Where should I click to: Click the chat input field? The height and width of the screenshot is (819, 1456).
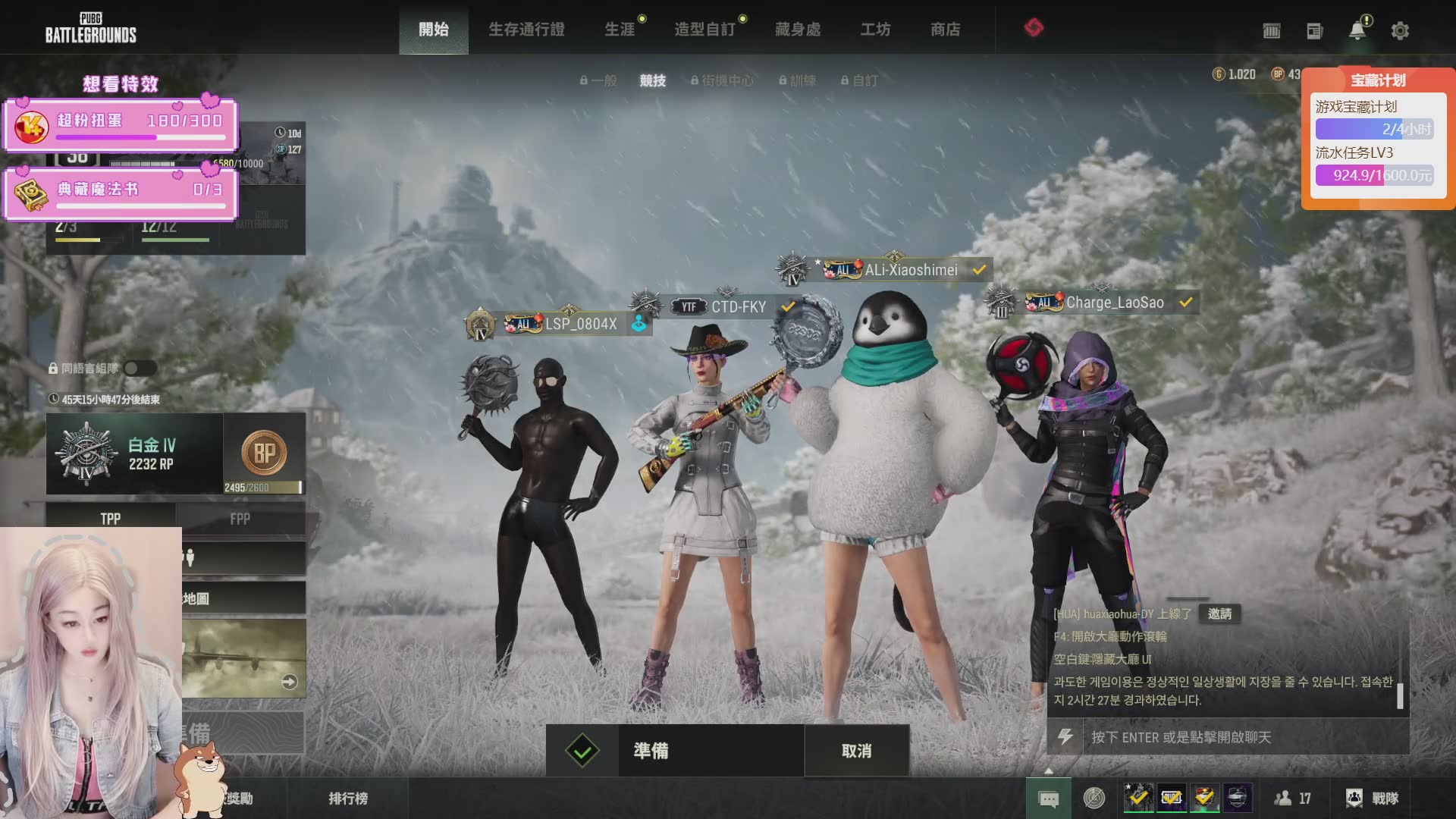(x=1244, y=737)
